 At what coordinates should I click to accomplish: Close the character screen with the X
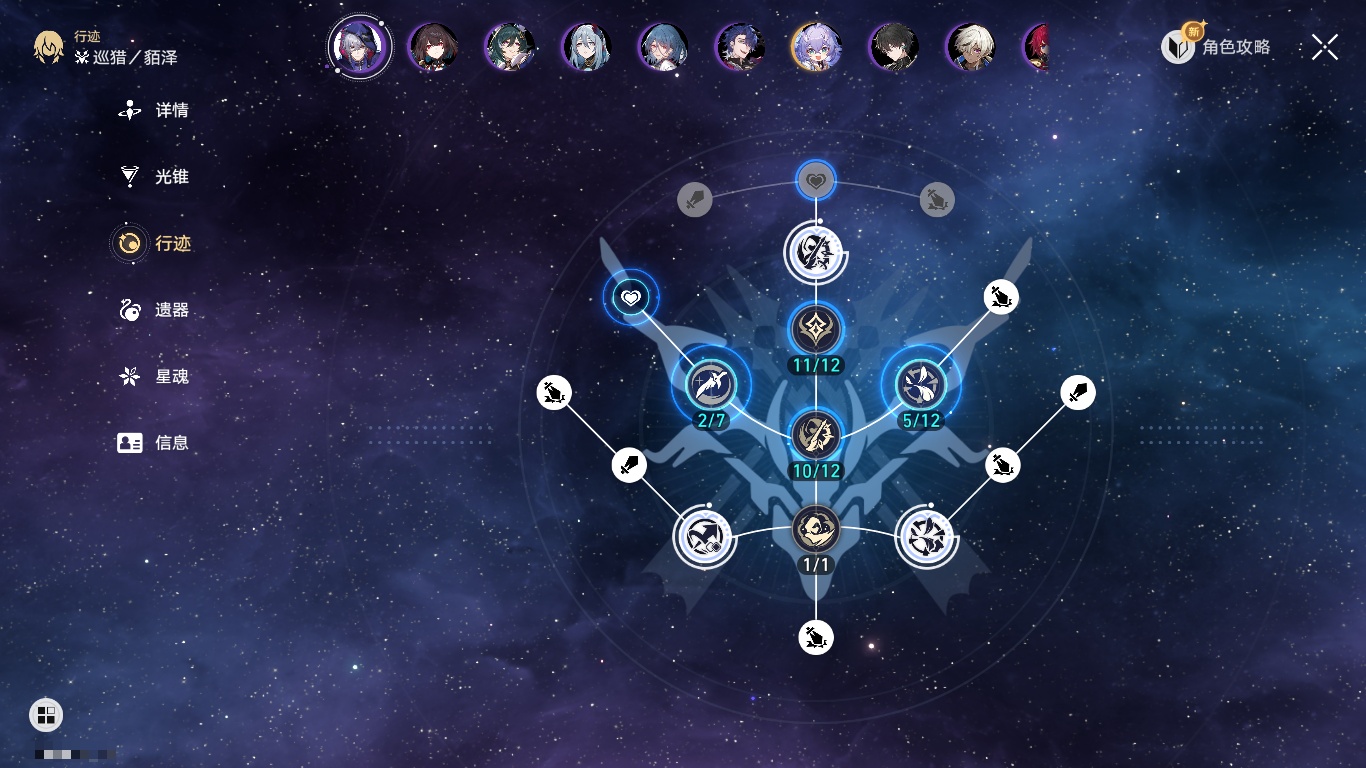point(1325,47)
